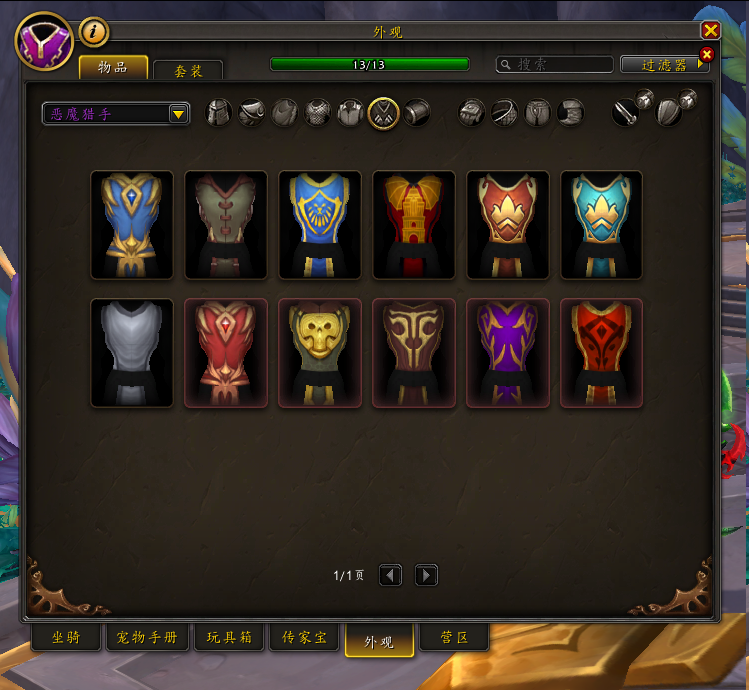Close the 外观 appearance window
This screenshot has width=749, height=690.
pos(711,31)
